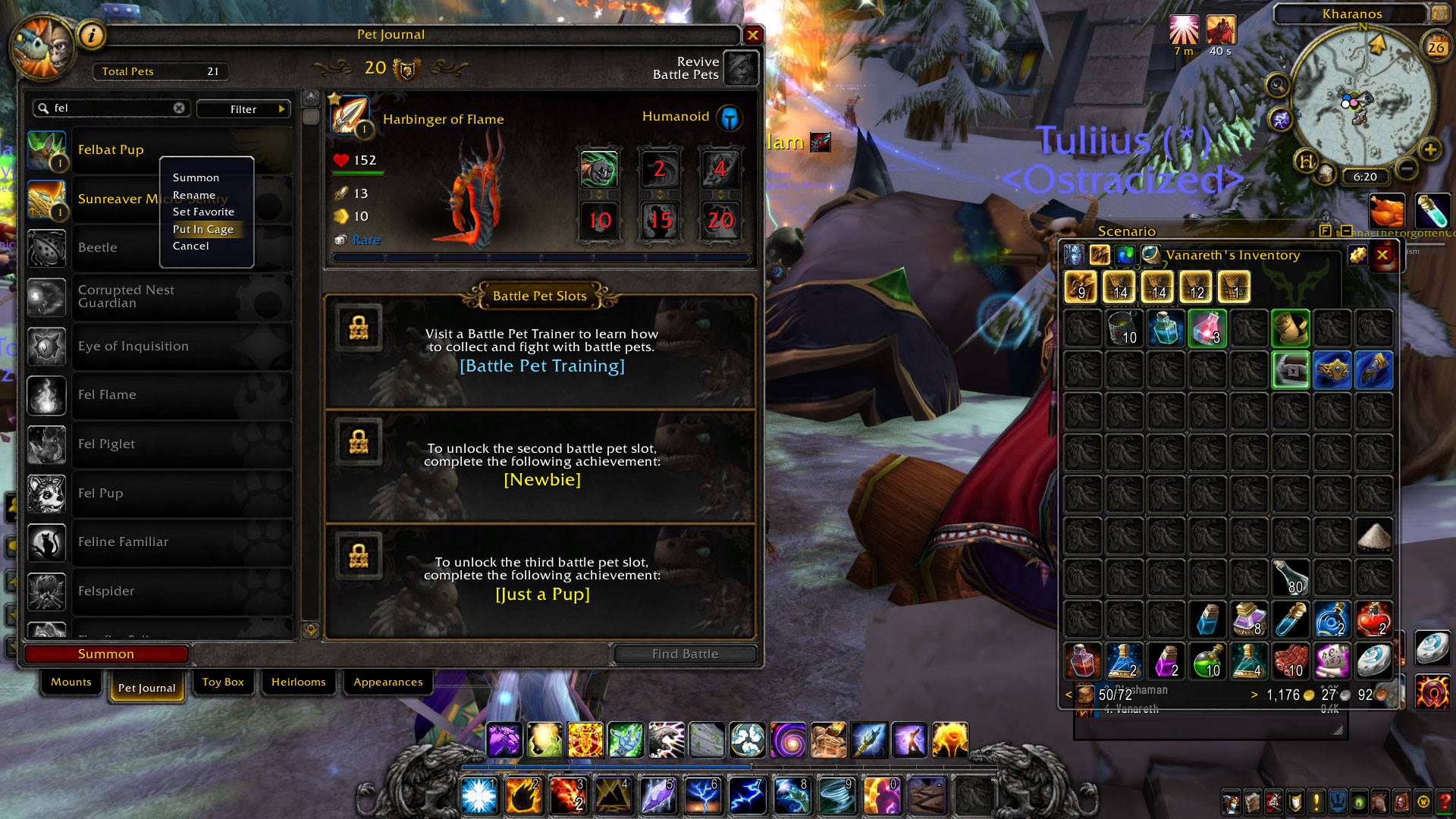Cancel the pet context menu
This screenshot has height=819, width=1456.
click(190, 246)
